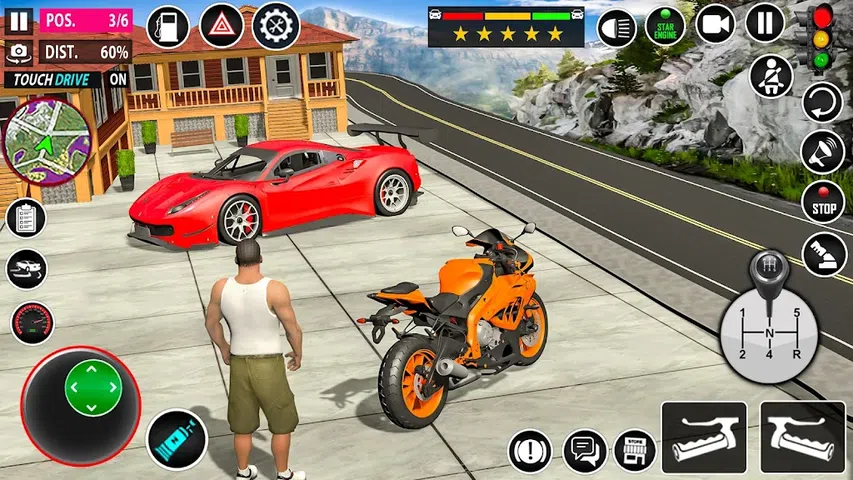This screenshot has height=480, width=853.
Task: Open the chat speech bubble icon
Action: coord(585,451)
